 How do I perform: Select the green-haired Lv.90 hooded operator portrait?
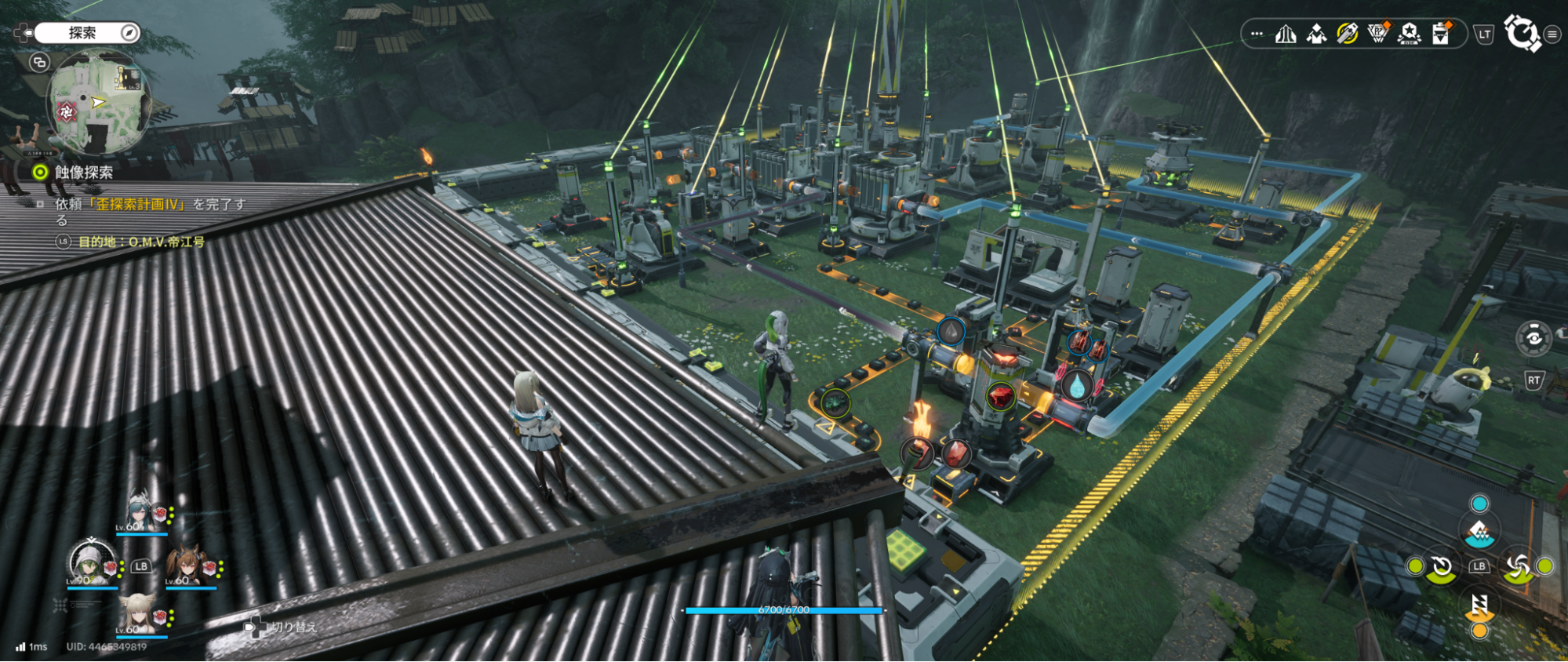coord(90,562)
